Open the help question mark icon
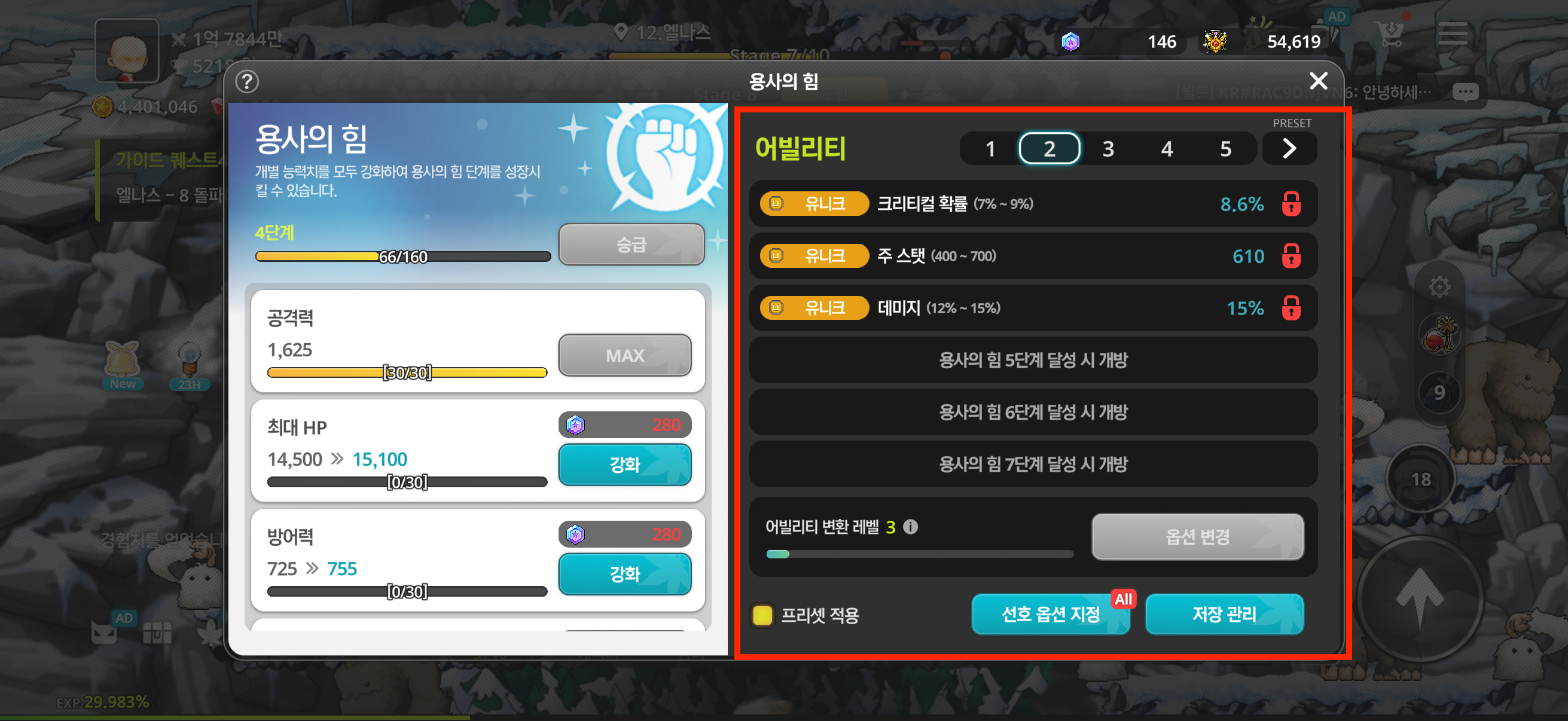Image resolution: width=1568 pixels, height=721 pixels. click(x=247, y=81)
